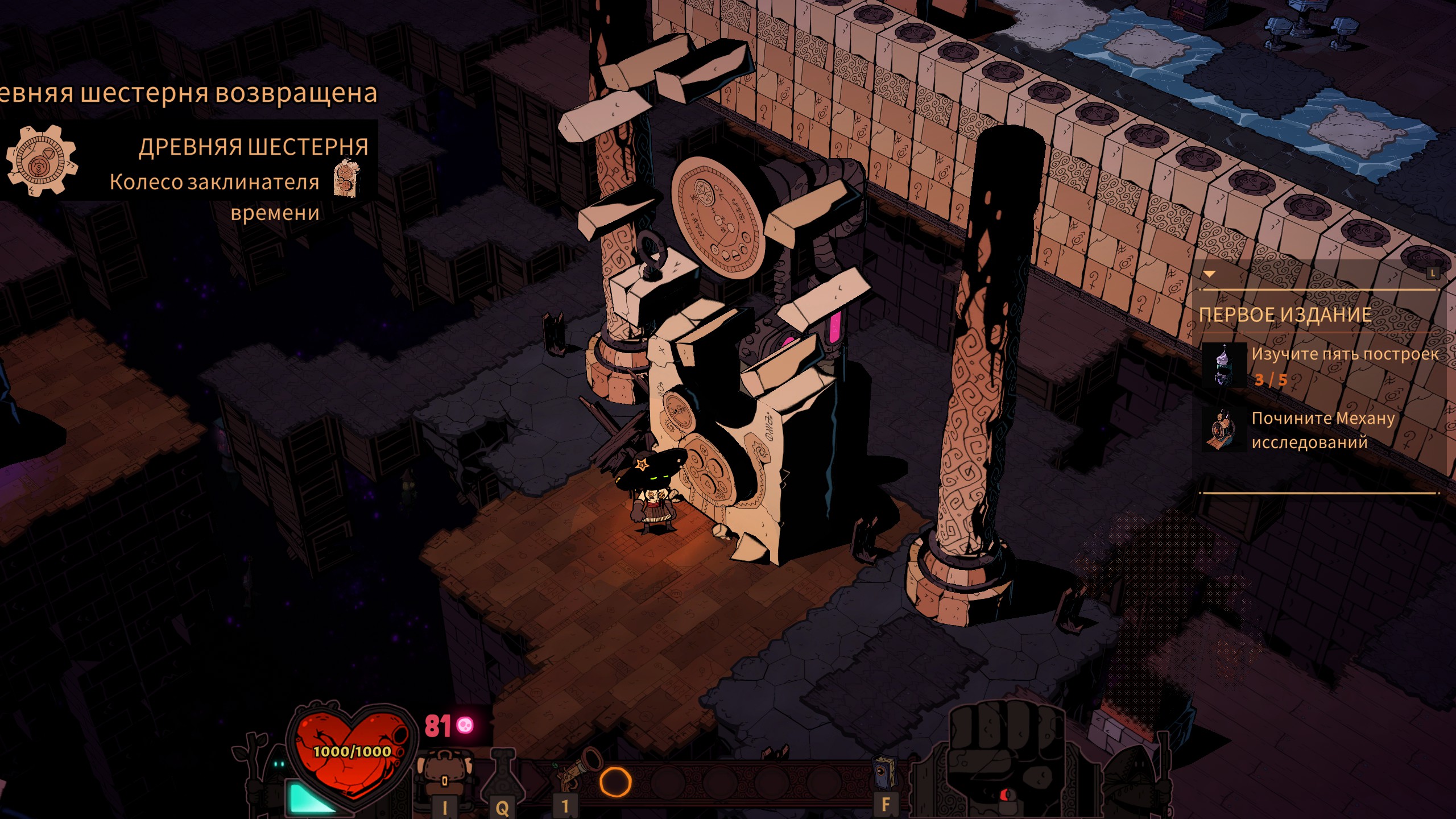Click the "Древняя шестерня" notification gear icon
The image size is (1456, 819).
40,160
